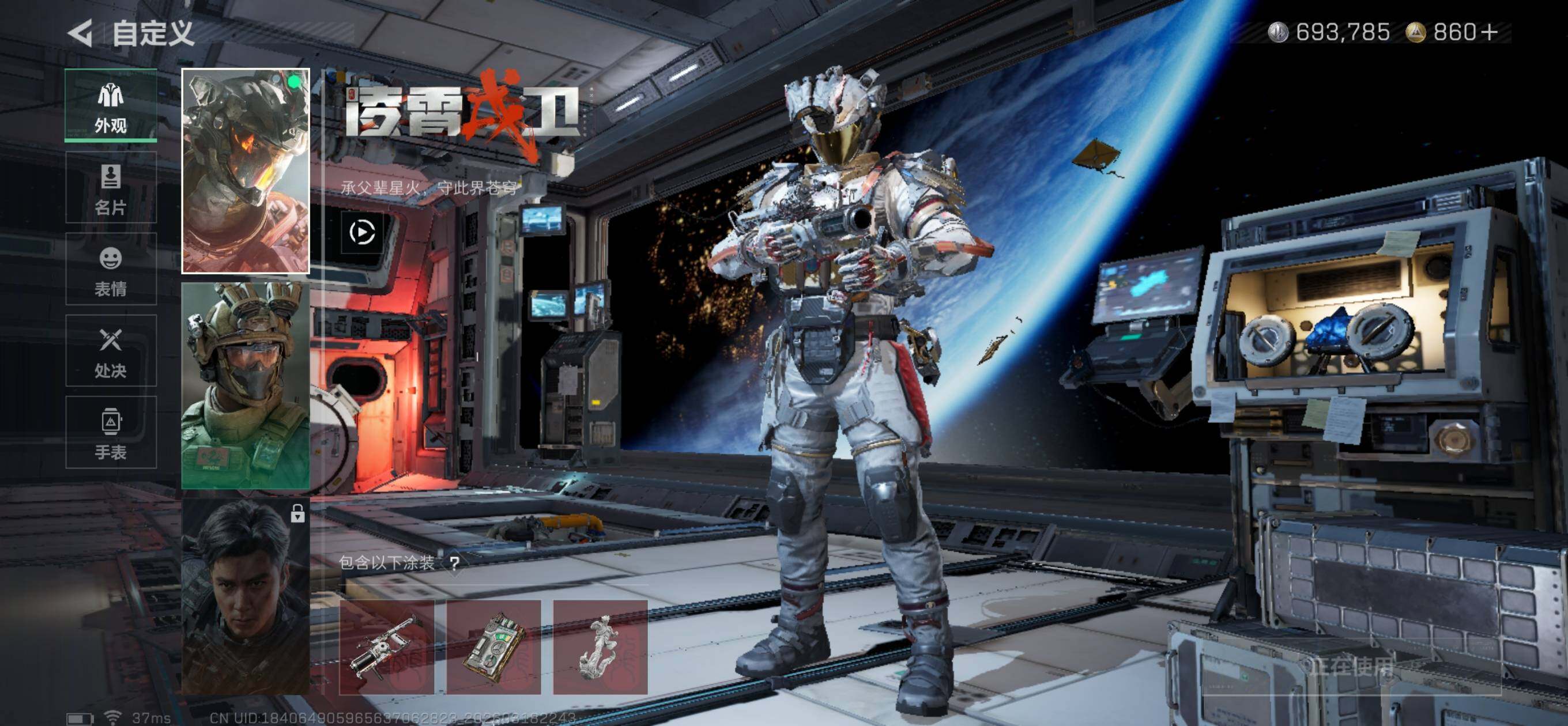Open the 名片 name card tab

click(111, 188)
